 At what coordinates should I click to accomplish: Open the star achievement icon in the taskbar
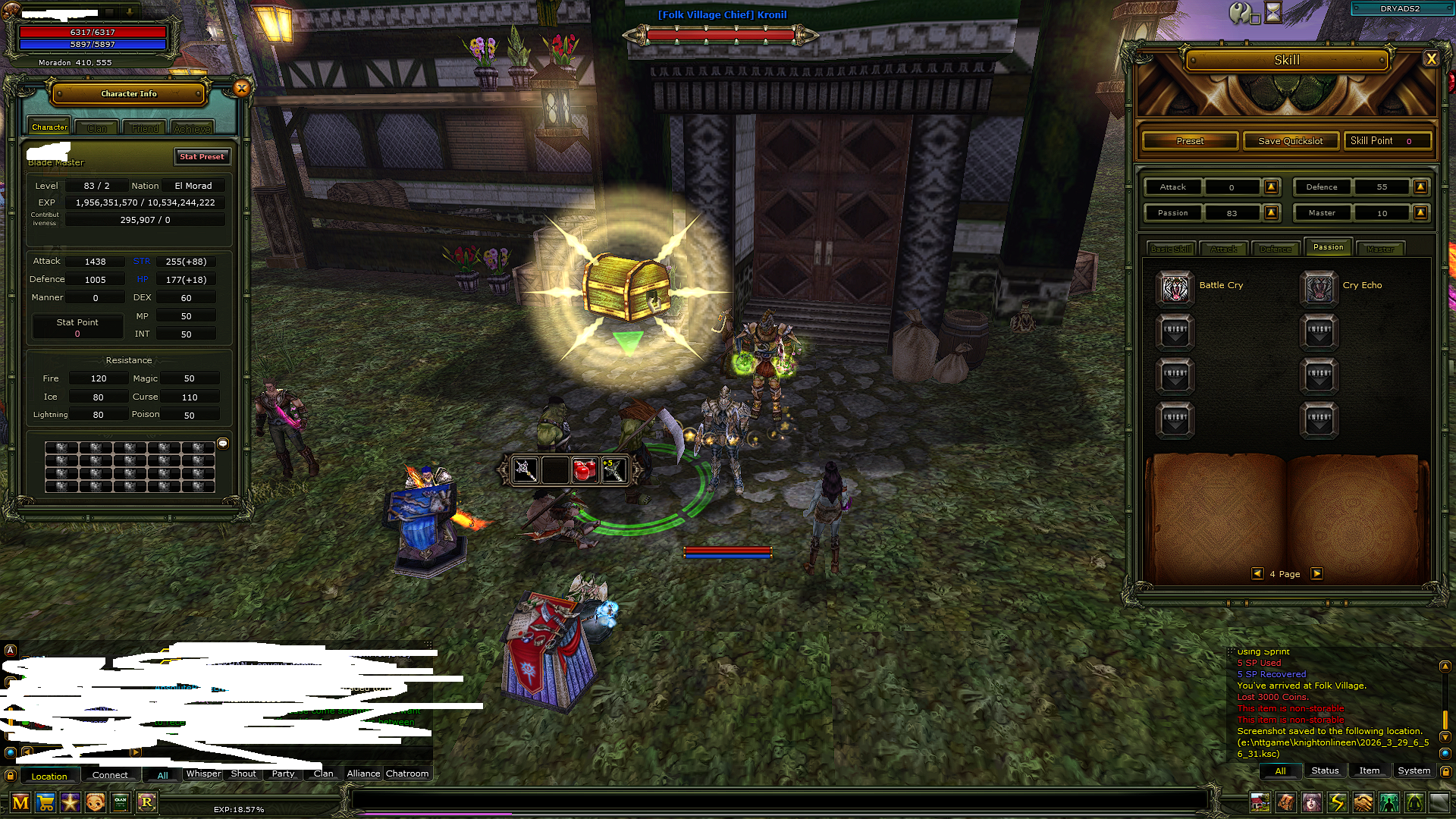[70, 802]
